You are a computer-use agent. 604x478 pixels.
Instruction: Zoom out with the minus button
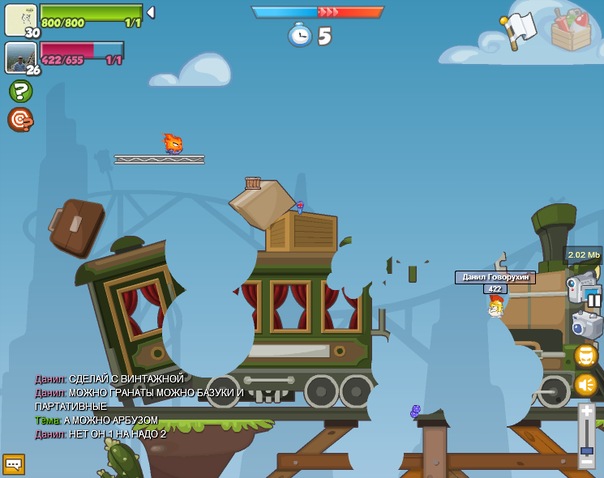[x=586, y=462]
